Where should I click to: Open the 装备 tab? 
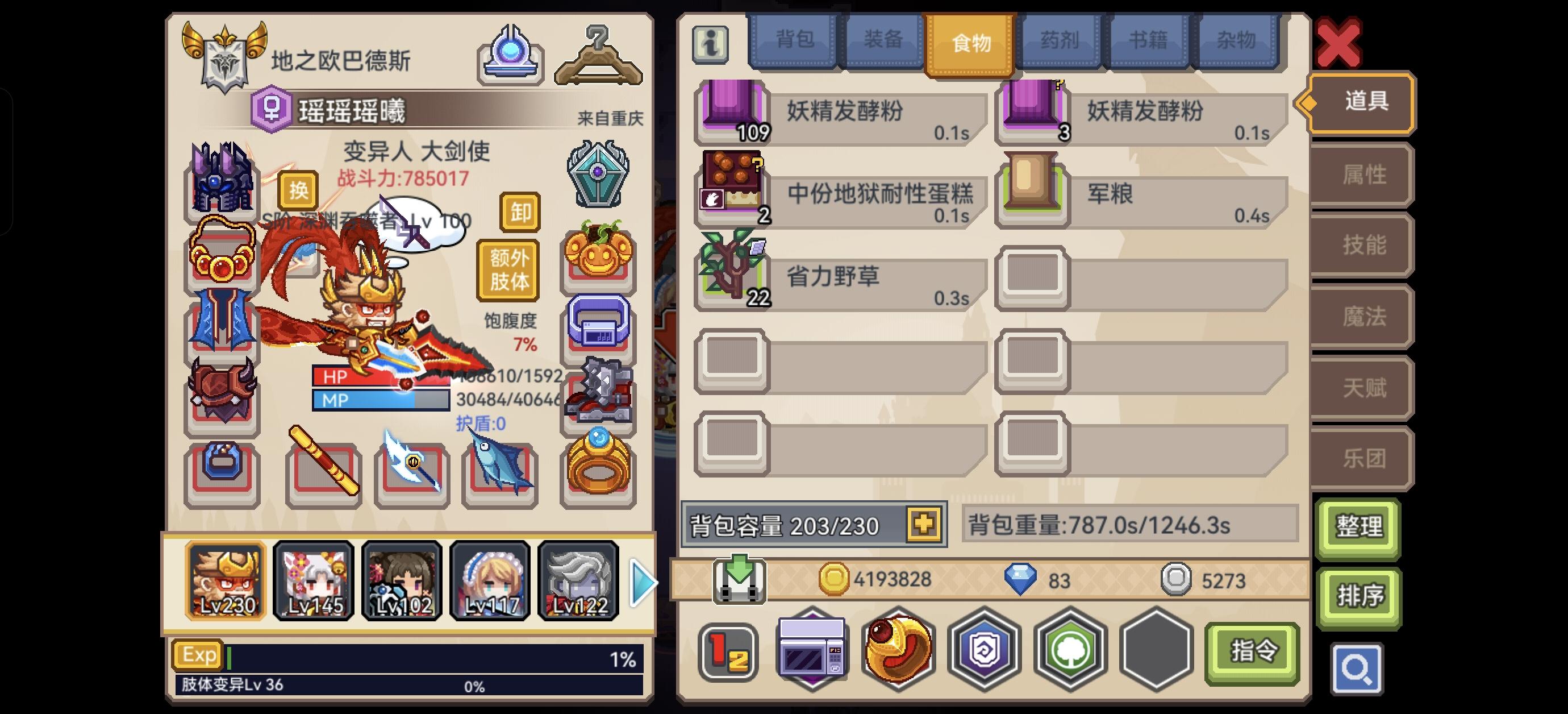coord(883,39)
